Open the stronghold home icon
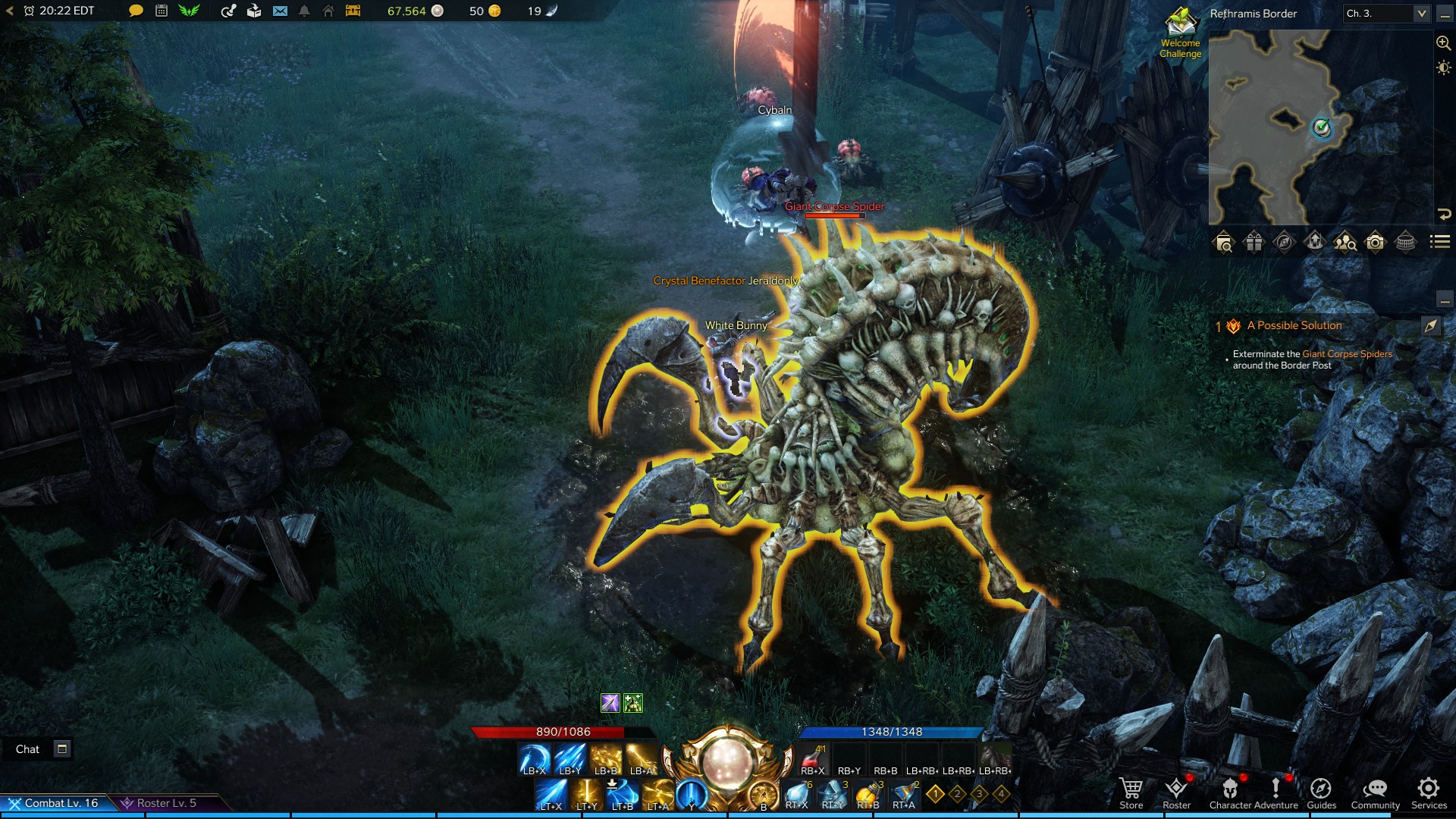The height and width of the screenshot is (819, 1456). pyautogui.click(x=328, y=11)
